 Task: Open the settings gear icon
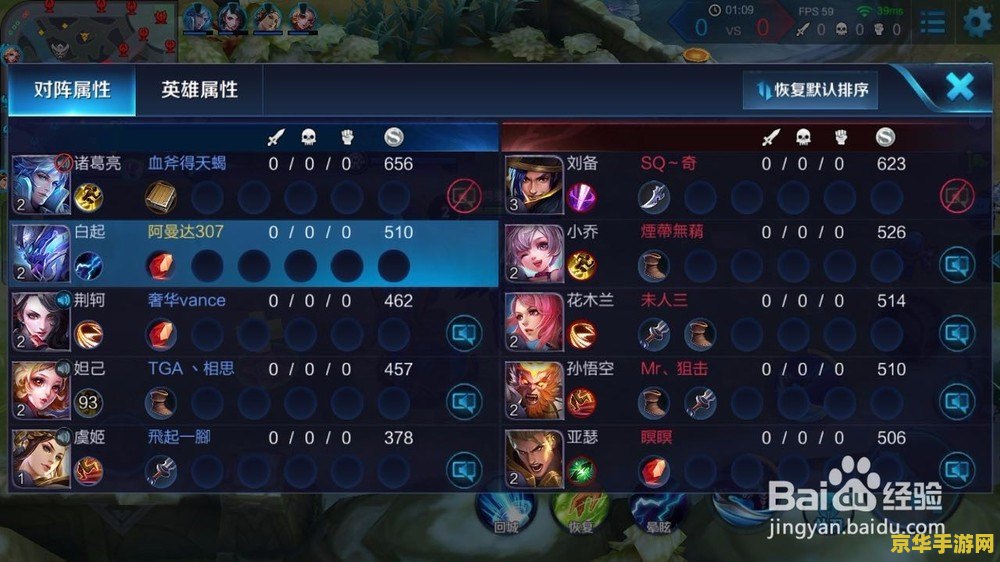point(977,20)
